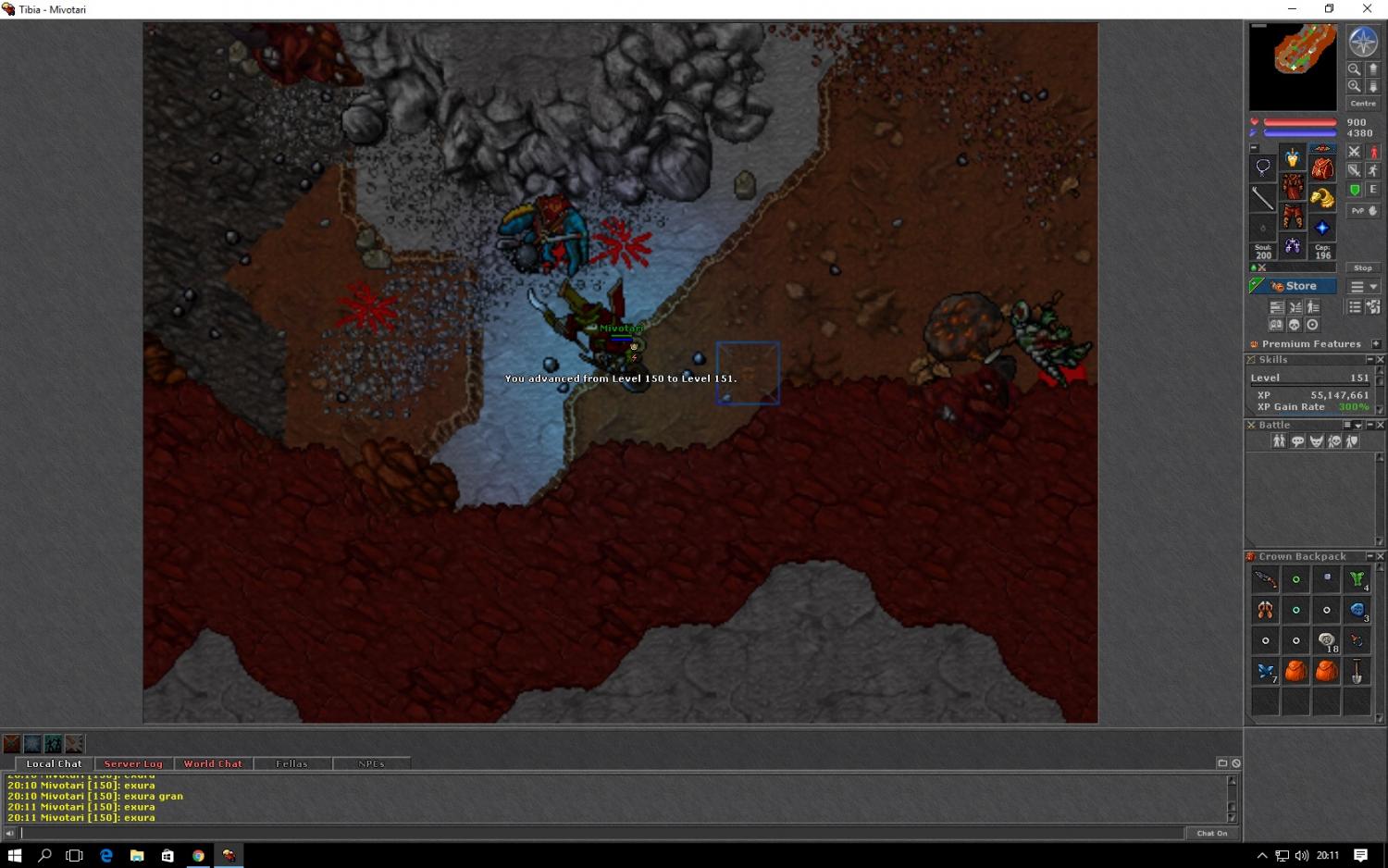Toggle the Chat On button
Viewport: 1388px width, 868px height.
click(x=1211, y=833)
